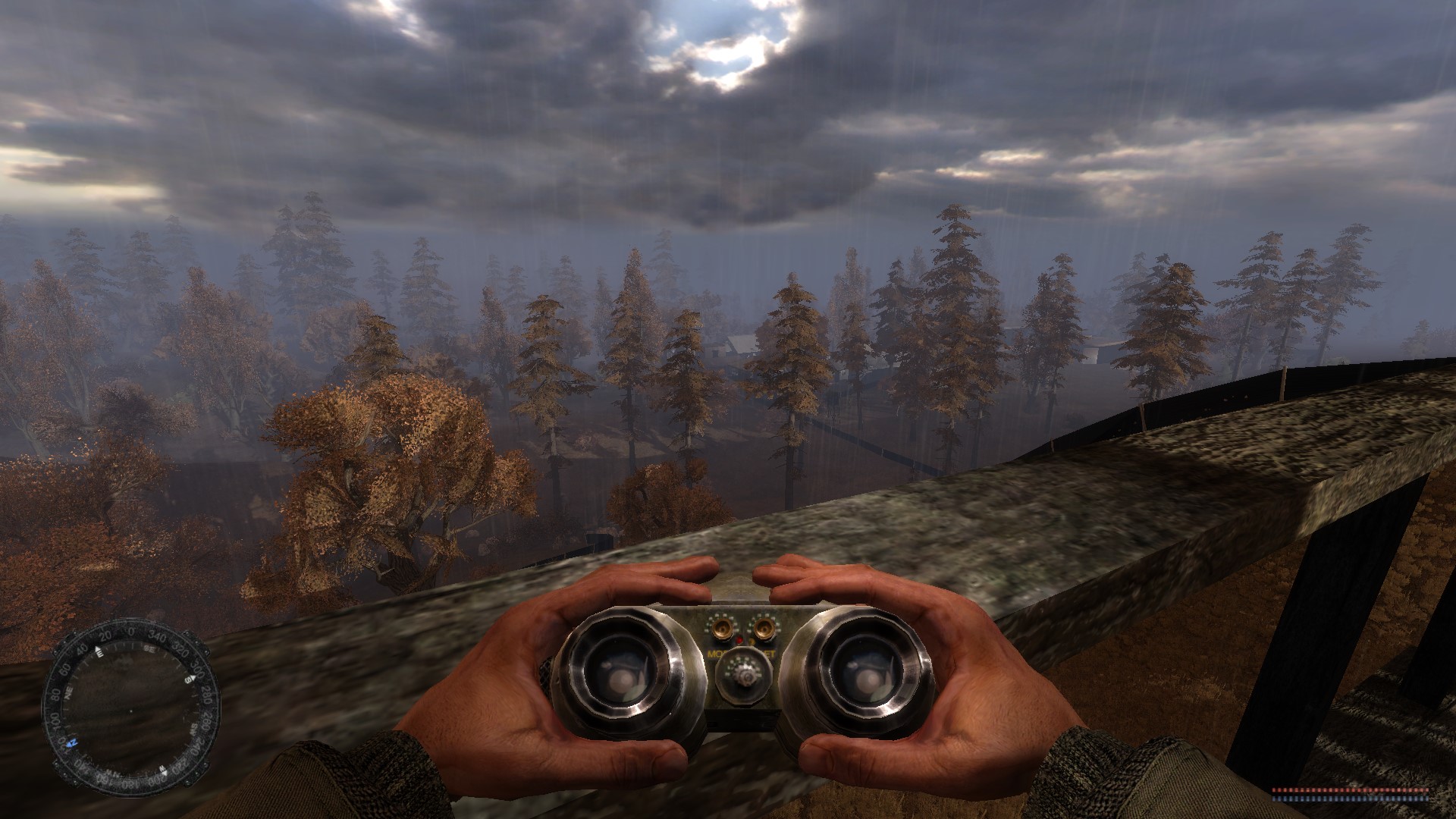Click the circular compass minimap

click(130, 710)
